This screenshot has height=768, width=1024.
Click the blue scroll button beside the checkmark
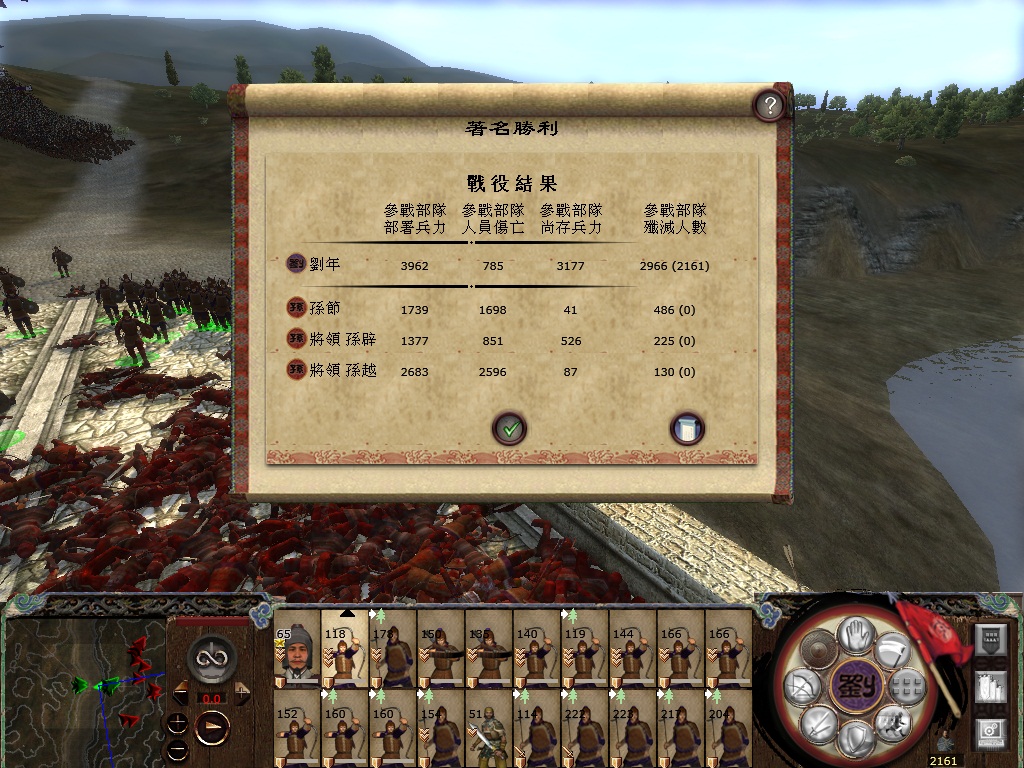click(687, 429)
